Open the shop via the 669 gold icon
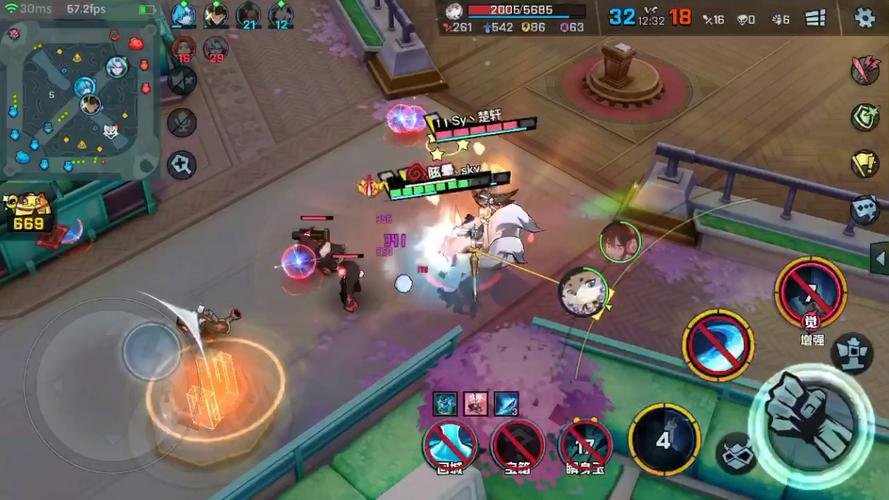The image size is (889, 500). pyautogui.click(x=28, y=212)
